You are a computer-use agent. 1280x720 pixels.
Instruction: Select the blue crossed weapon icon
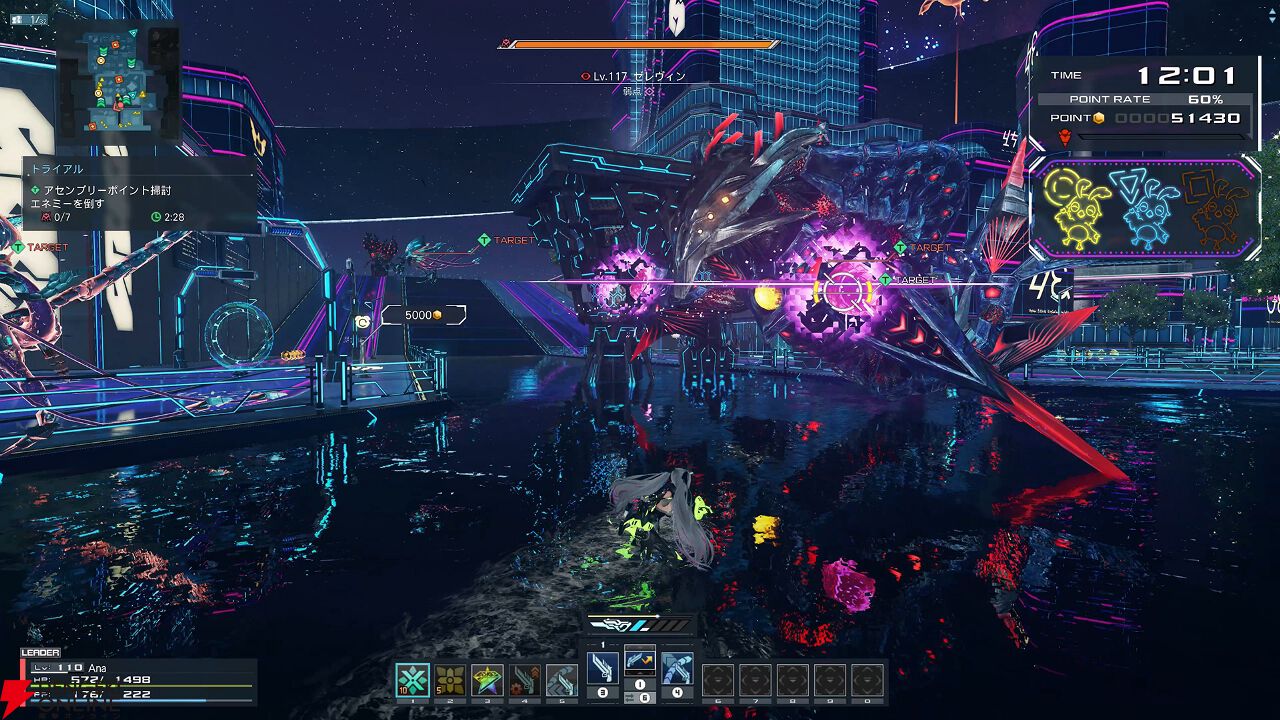(677, 667)
